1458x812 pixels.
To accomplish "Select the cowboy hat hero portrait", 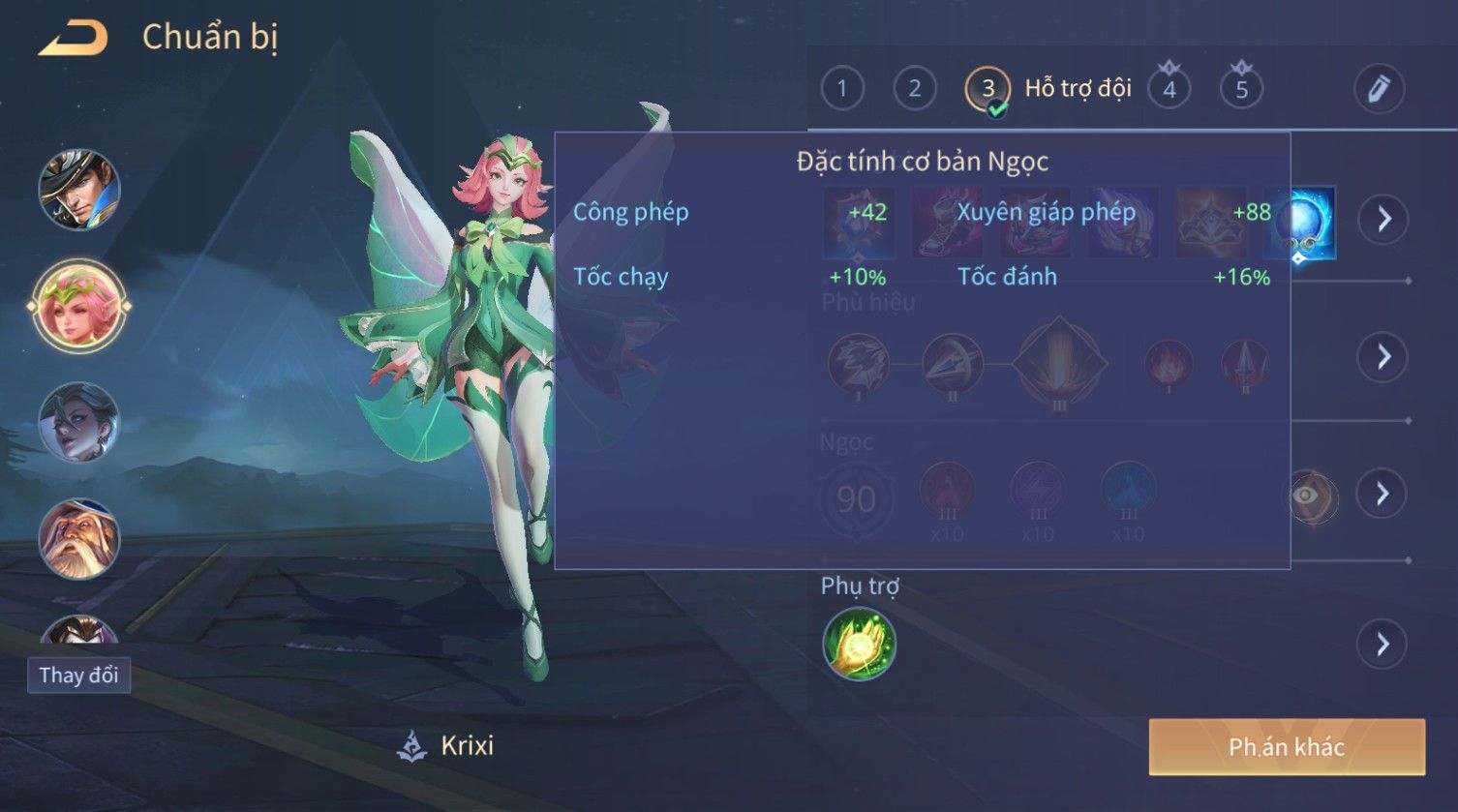I will point(79,189).
